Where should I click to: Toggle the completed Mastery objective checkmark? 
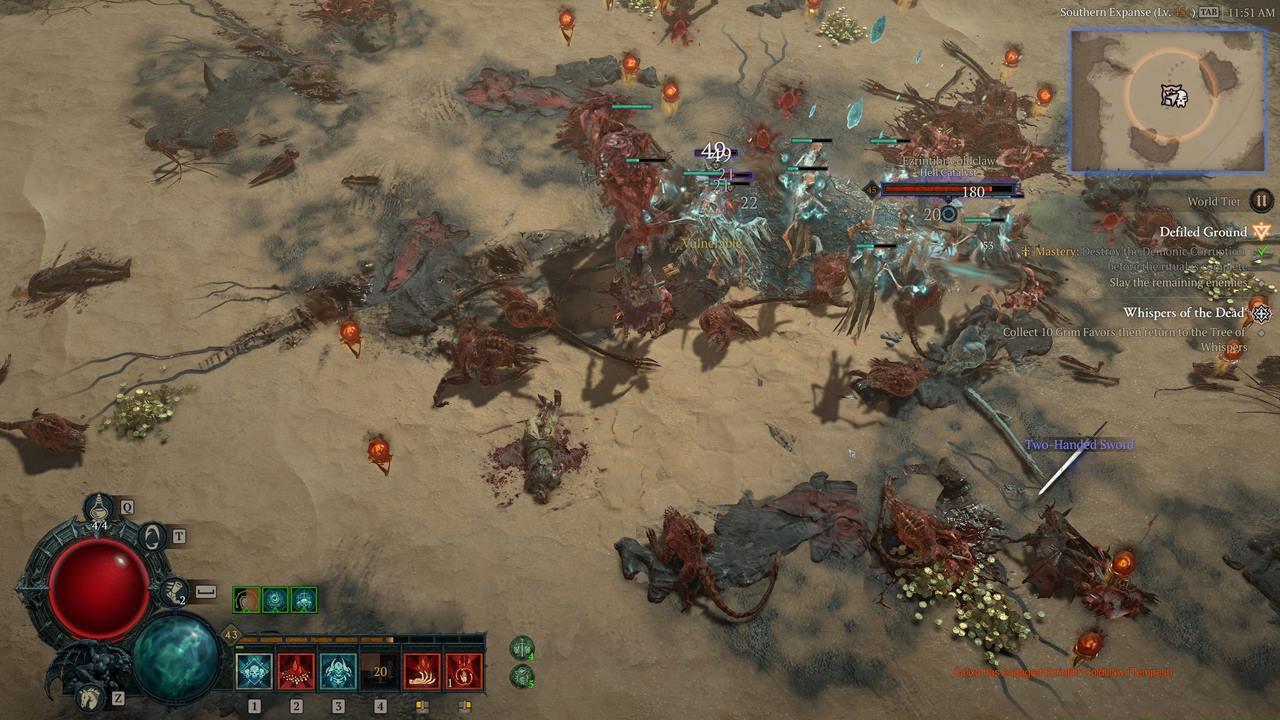[1262, 250]
